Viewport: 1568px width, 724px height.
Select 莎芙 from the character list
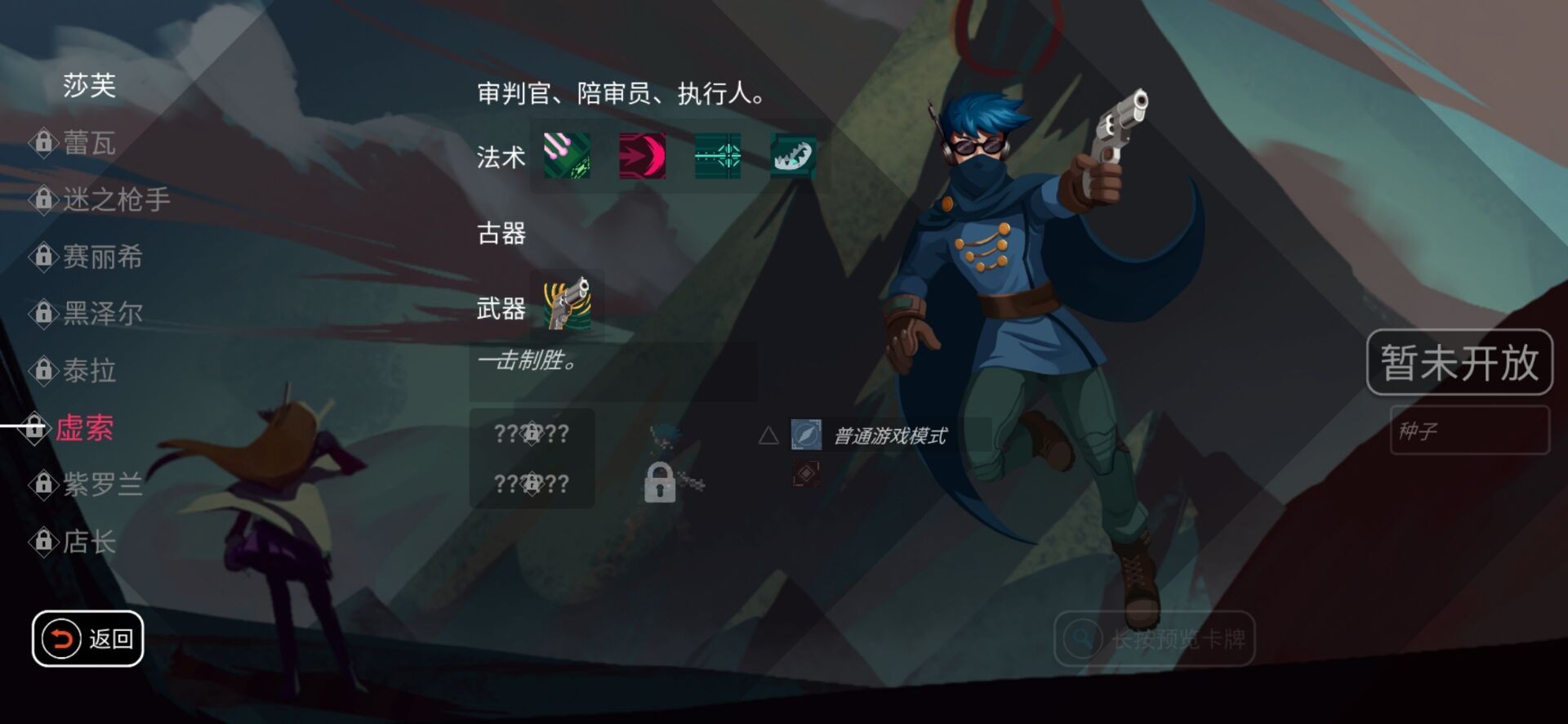click(90, 87)
